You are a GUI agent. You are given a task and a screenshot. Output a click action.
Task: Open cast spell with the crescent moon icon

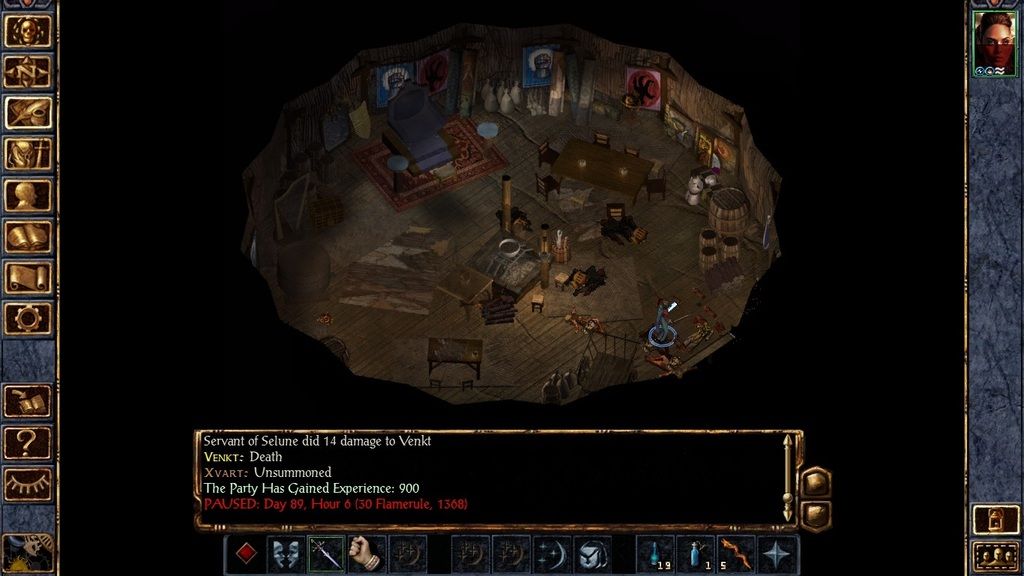coord(552,554)
